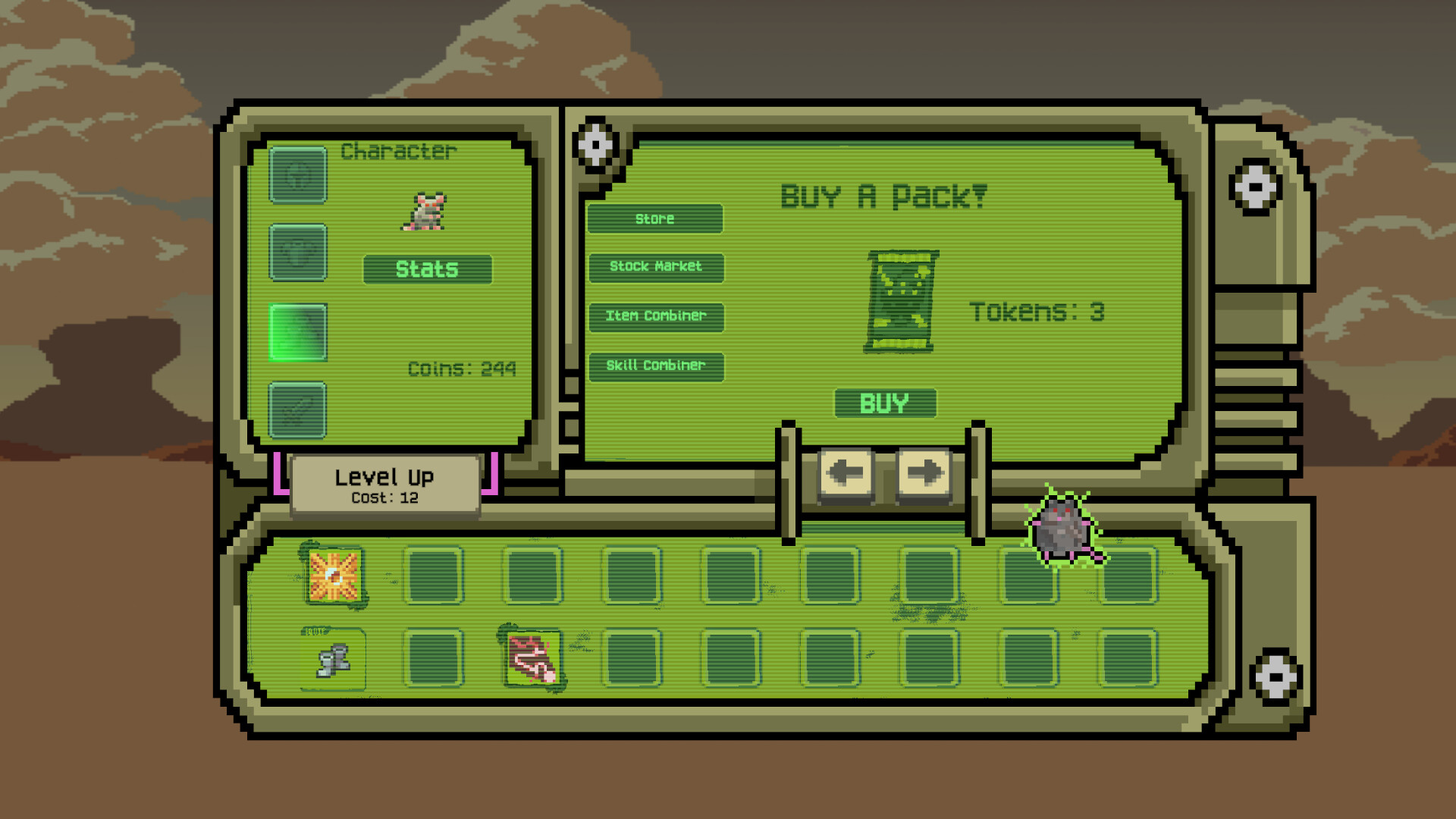Open the Skill Combiner

(x=655, y=366)
